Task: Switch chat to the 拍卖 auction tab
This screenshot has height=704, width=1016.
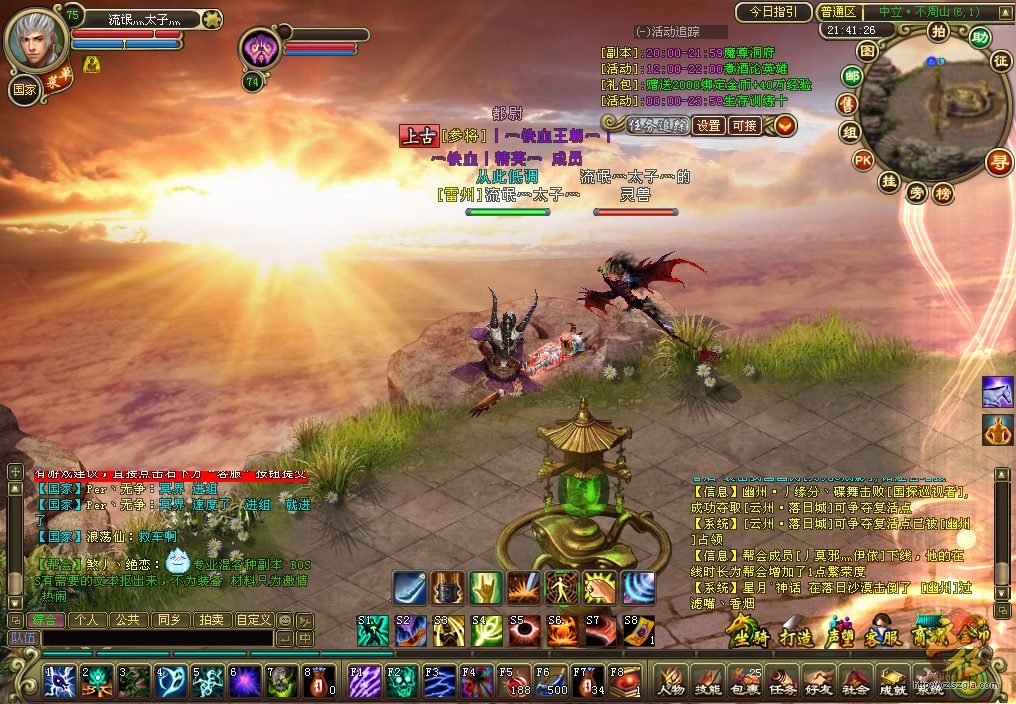Action: click(x=212, y=620)
